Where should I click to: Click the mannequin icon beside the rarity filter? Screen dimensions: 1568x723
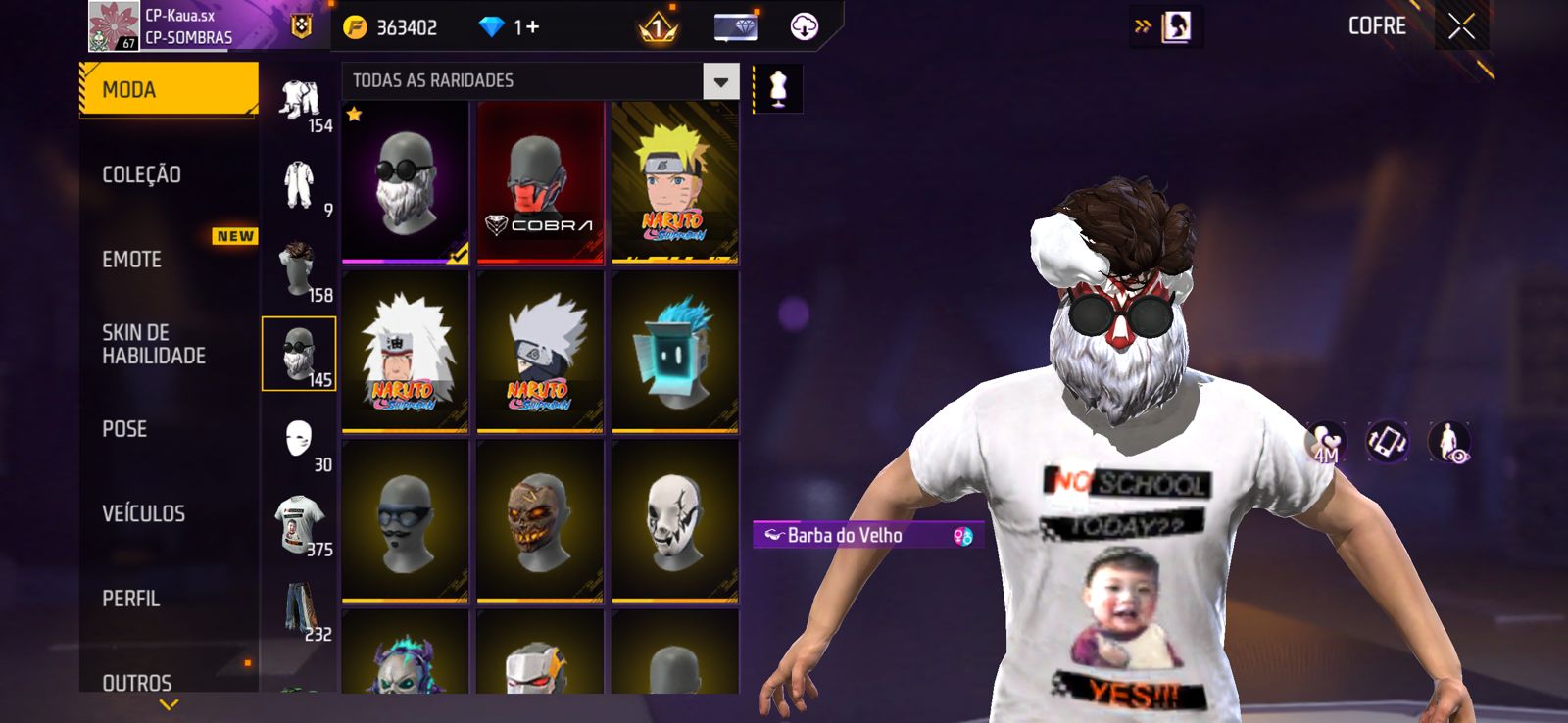778,88
